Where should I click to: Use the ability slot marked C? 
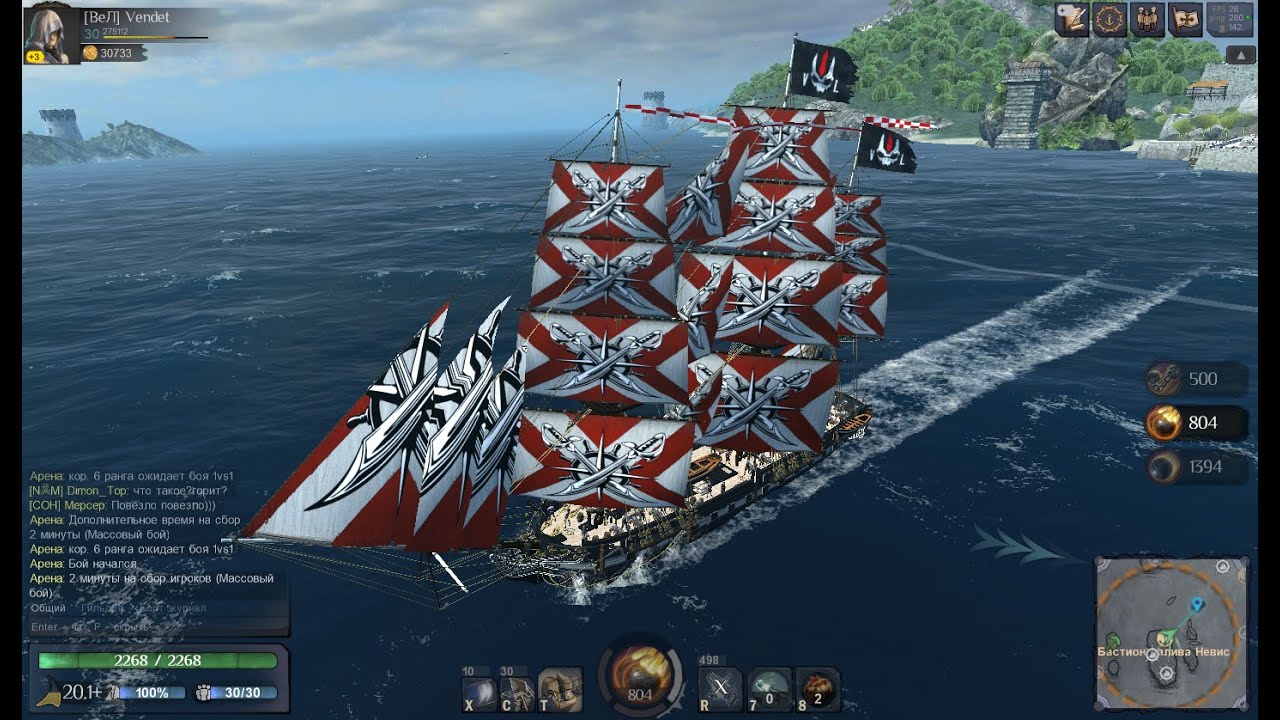(518, 688)
